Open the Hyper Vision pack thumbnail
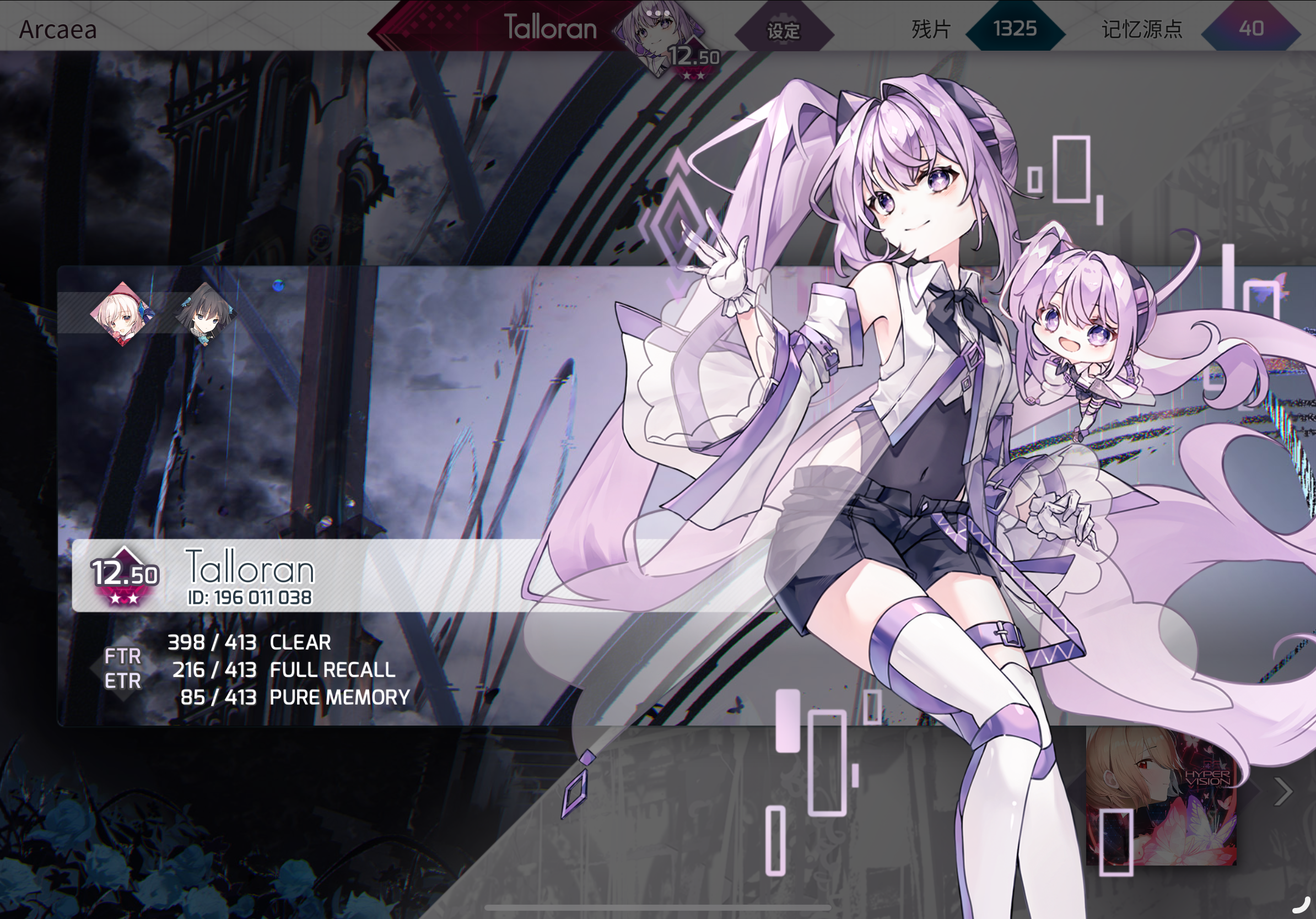 (x=1161, y=796)
